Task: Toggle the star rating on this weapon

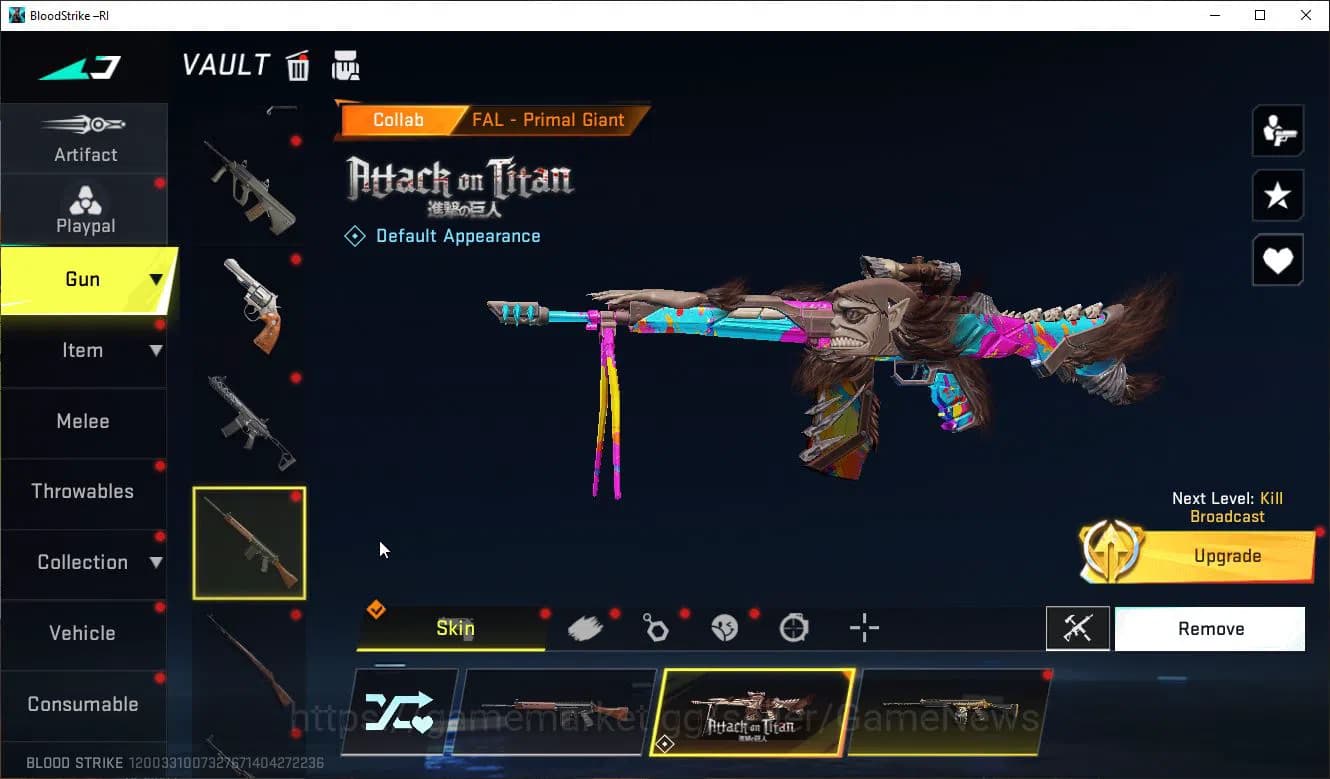Action: 1278,196
